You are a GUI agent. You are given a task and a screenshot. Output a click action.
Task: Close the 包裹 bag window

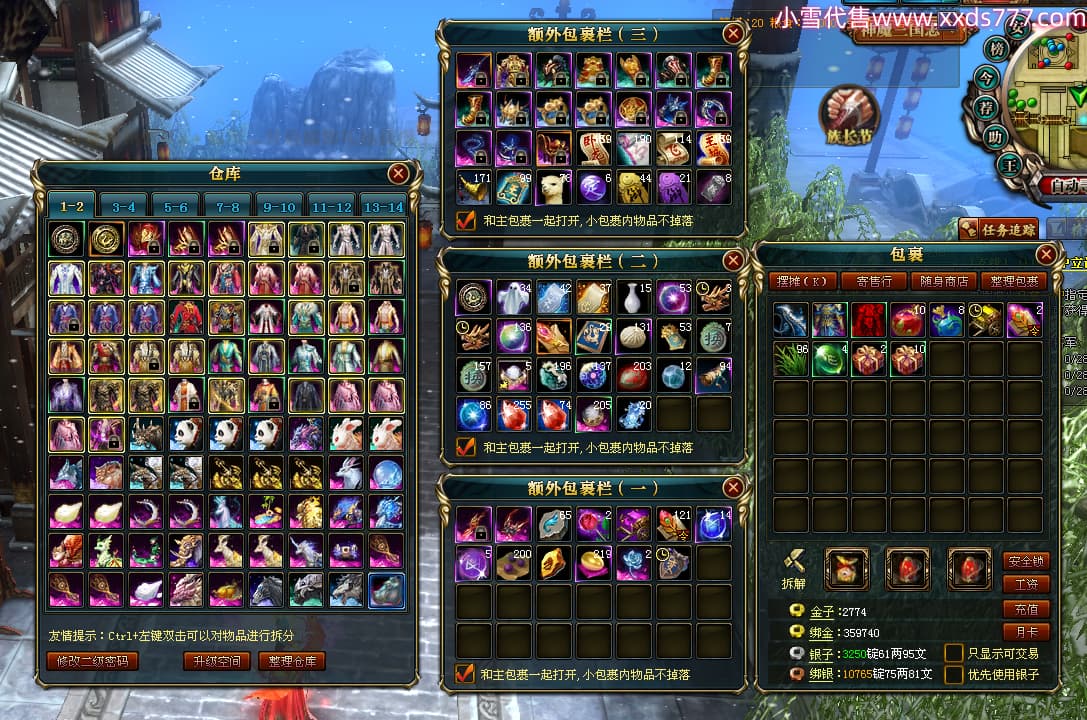coord(1046,255)
